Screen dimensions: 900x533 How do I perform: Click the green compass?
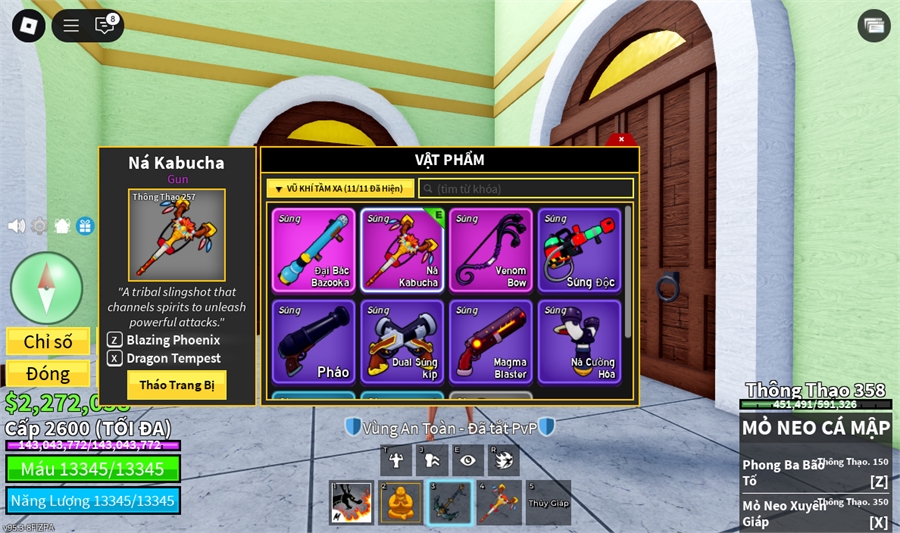[x=46, y=288]
